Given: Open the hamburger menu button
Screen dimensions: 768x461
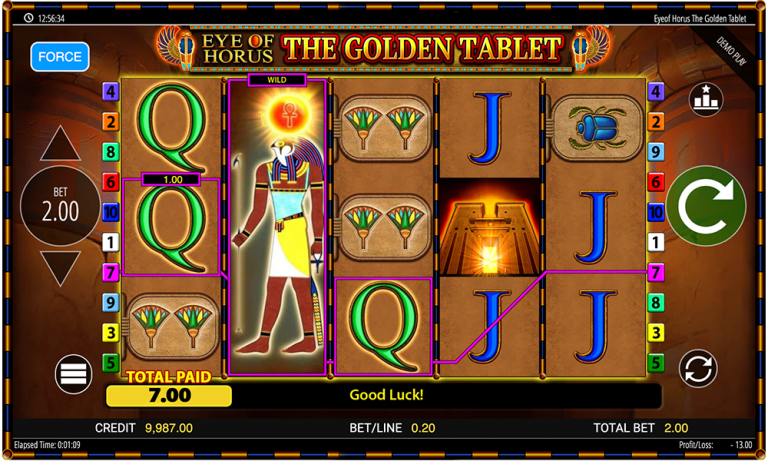Looking at the screenshot, I should [x=74, y=374].
